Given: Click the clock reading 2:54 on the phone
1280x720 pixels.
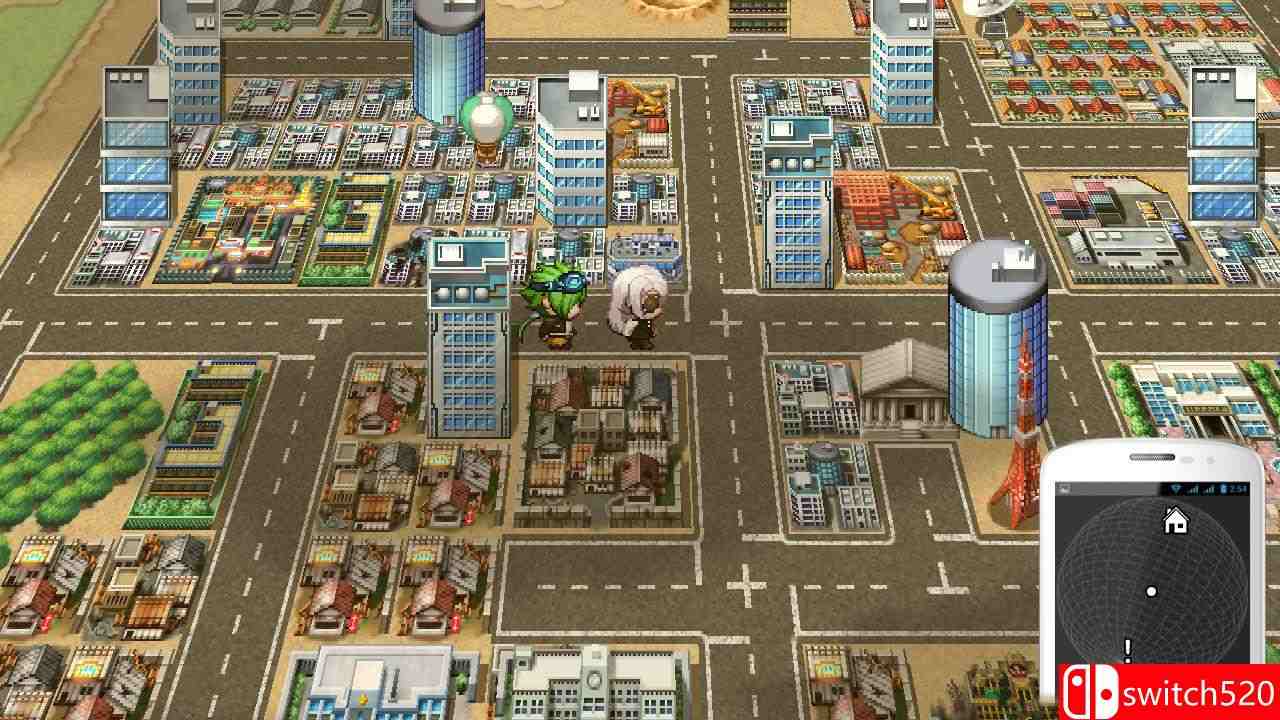Looking at the screenshot, I should (x=1236, y=489).
